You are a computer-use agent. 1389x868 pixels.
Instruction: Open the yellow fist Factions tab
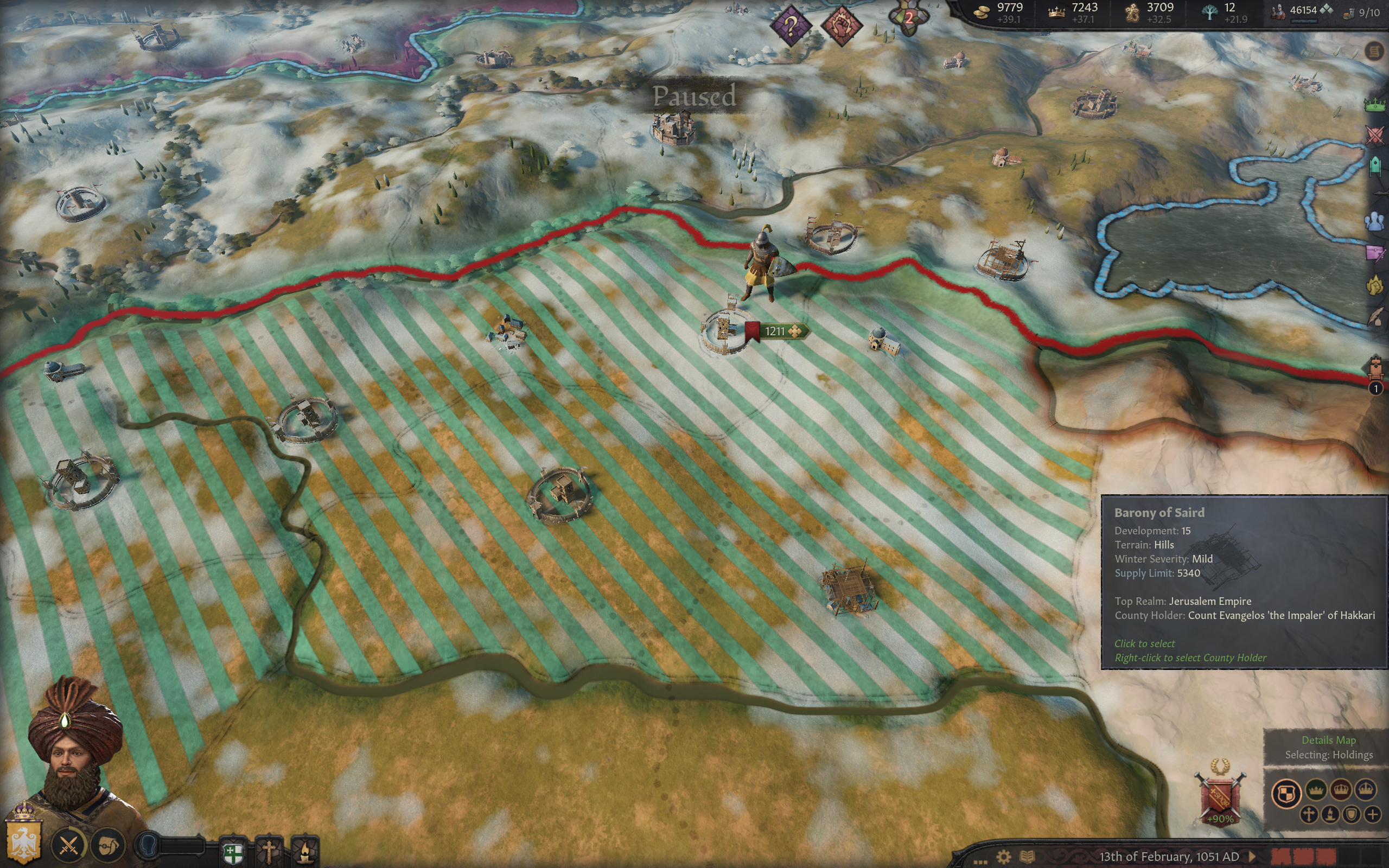click(1375, 285)
